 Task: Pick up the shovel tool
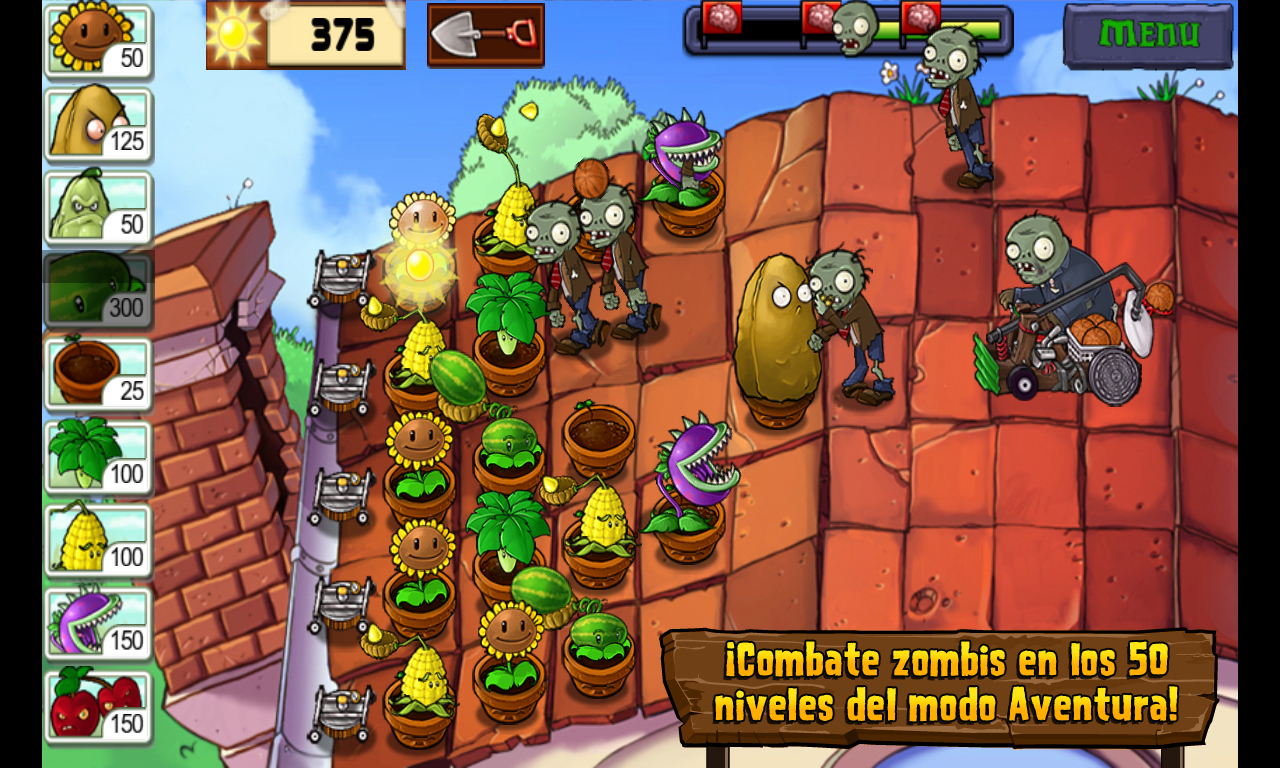485,35
